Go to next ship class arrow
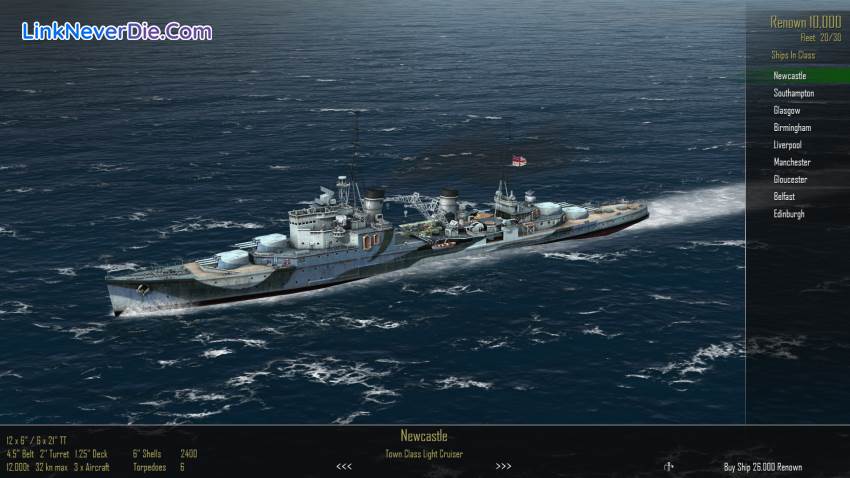Image resolution: width=850 pixels, height=478 pixels. point(504,466)
